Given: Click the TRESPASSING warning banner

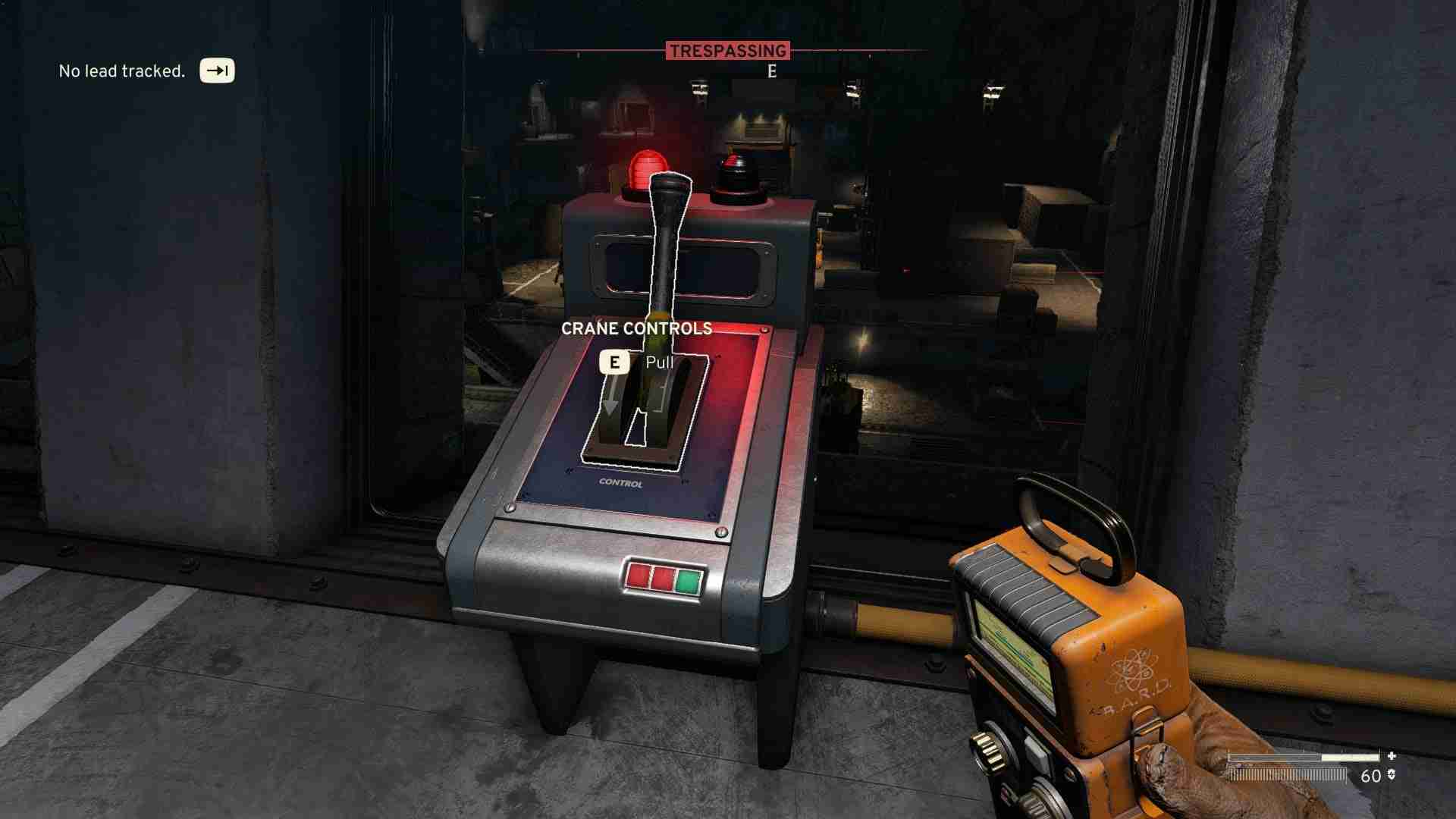Looking at the screenshot, I should coord(728,51).
